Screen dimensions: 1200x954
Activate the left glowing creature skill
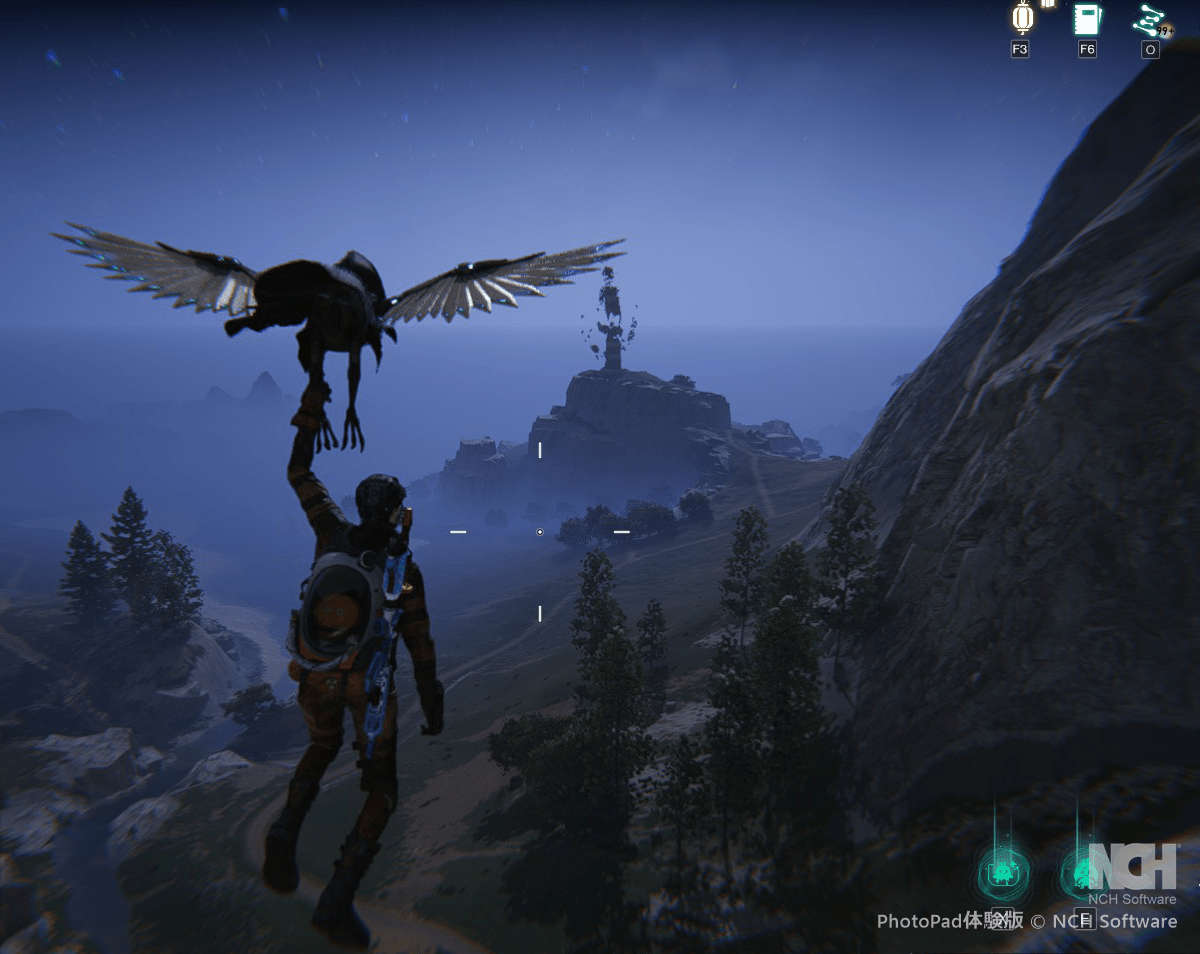pos(1004,874)
